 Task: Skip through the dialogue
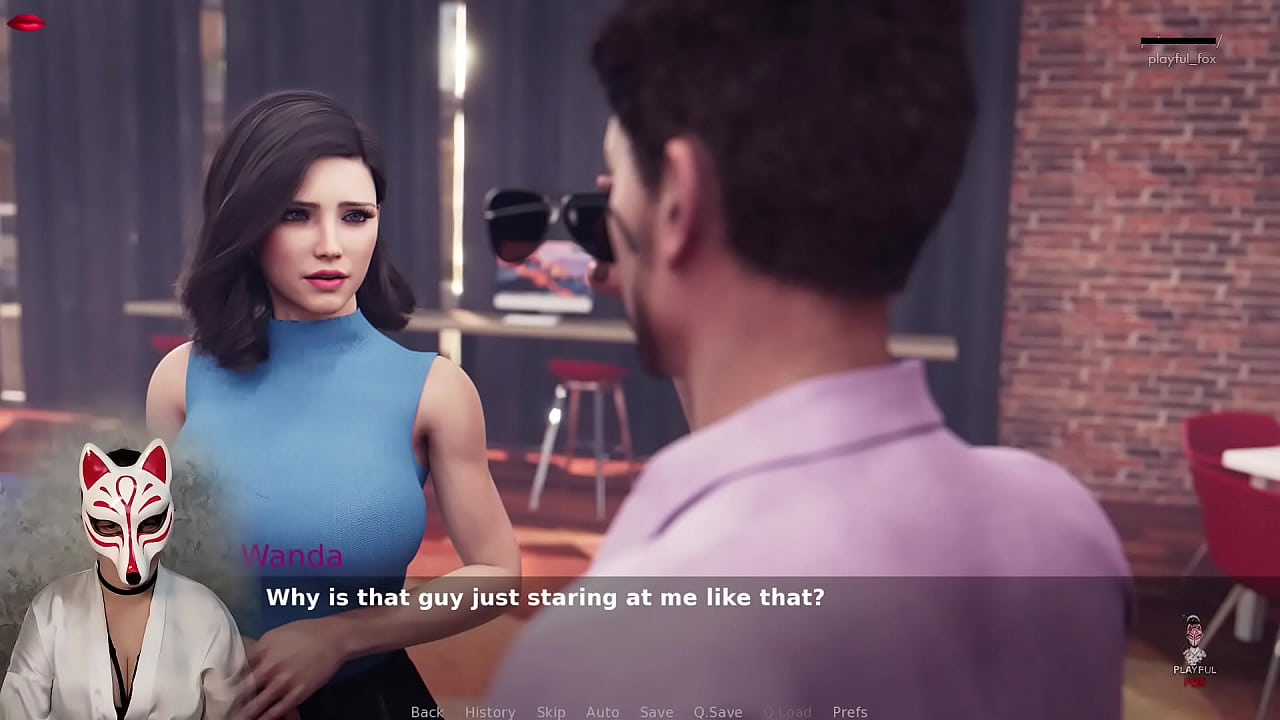(x=551, y=712)
